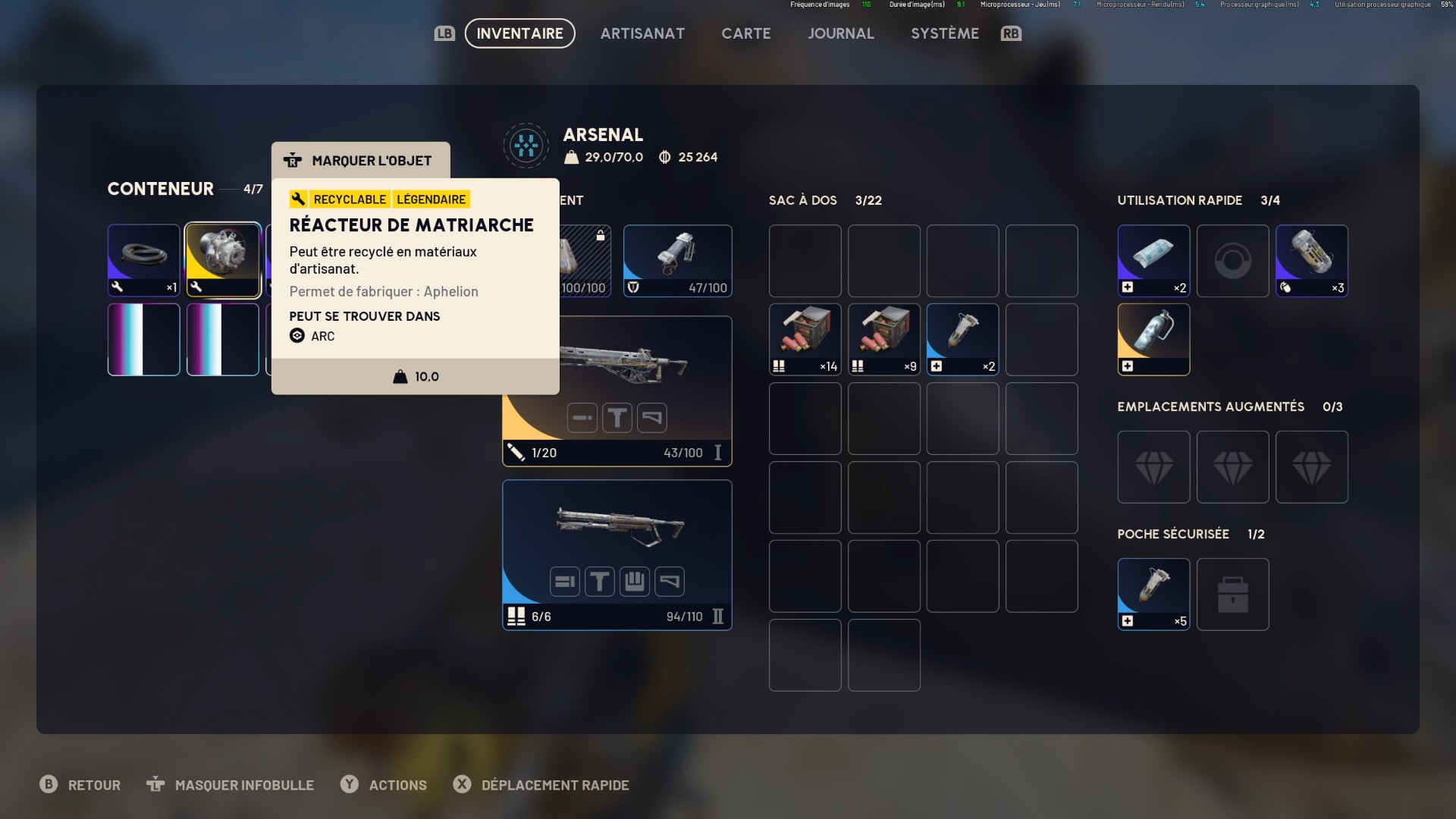Open the toolbox in the secure pocket
The height and width of the screenshot is (819, 1456).
[1232, 594]
